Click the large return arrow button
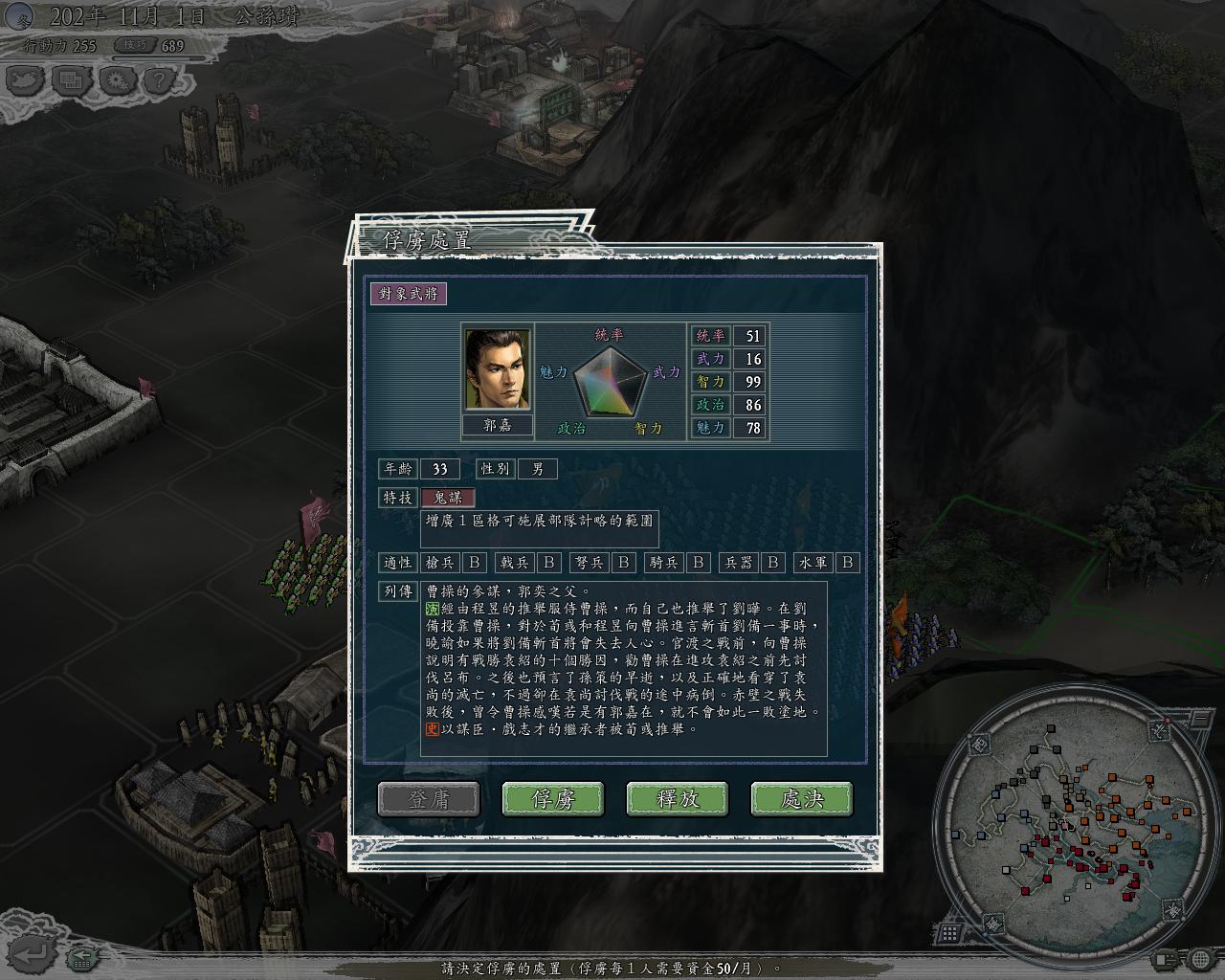The image size is (1225, 980). pos(33,953)
